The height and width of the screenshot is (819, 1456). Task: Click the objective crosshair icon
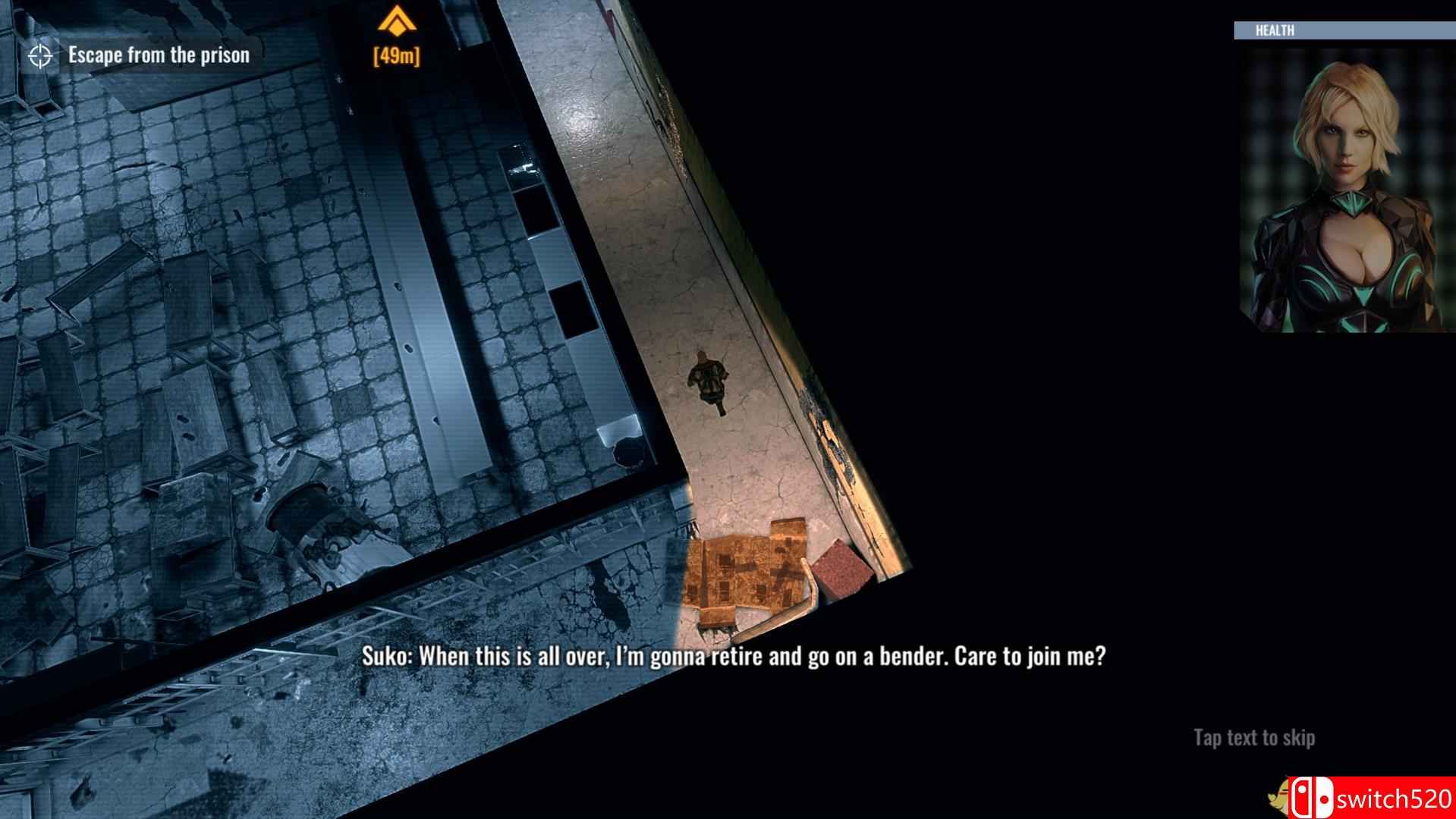[x=39, y=54]
